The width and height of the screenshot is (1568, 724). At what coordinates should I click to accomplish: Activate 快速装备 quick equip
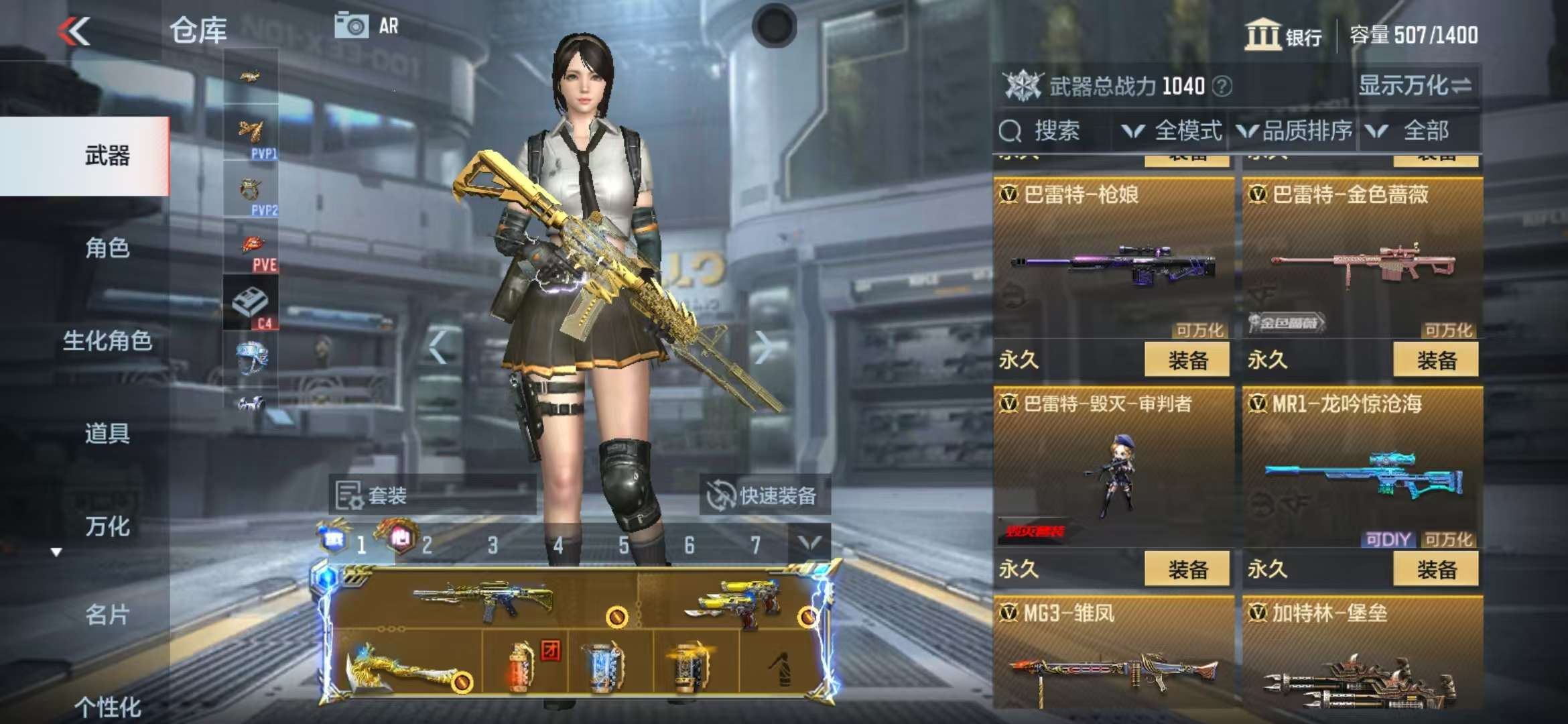coord(763,495)
